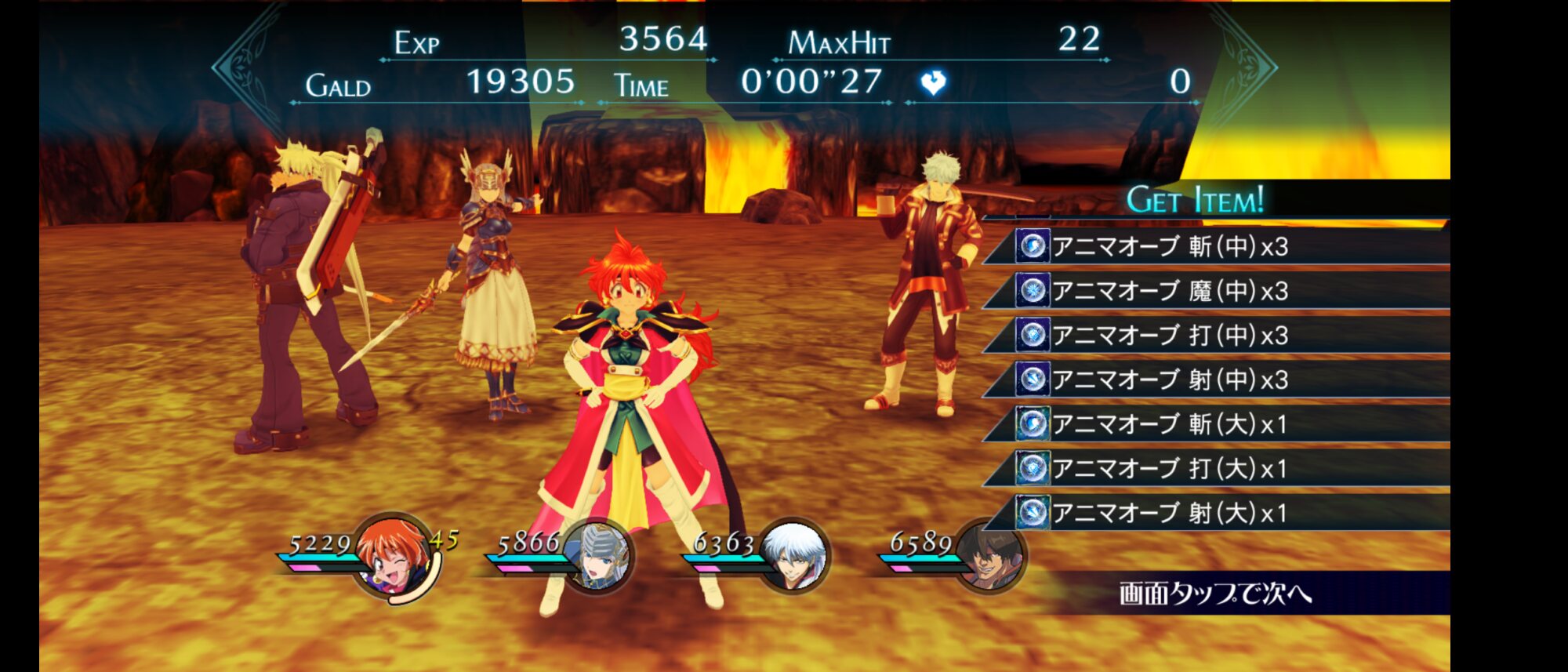Click the アニマオーブ 射(大) x1 reward row
This screenshot has width=1568, height=672.
click(1215, 513)
